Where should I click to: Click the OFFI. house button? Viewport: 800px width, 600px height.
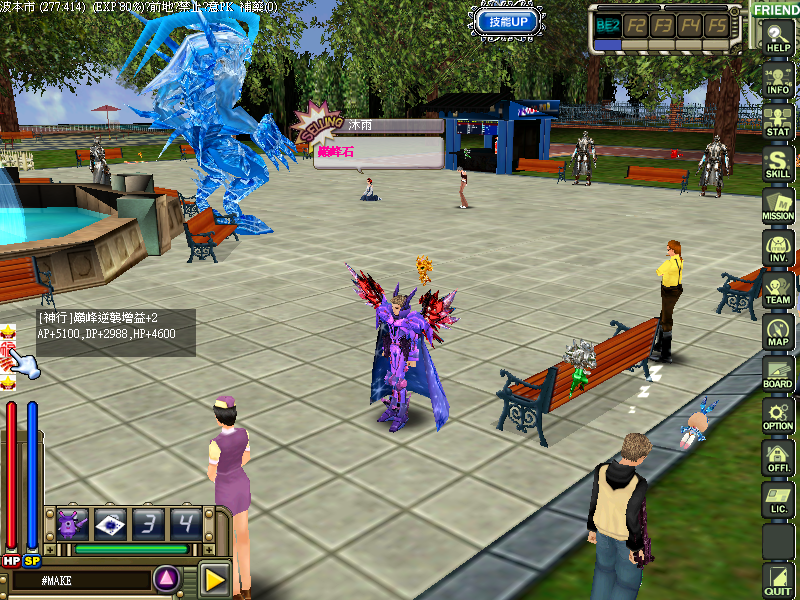[778, 457]
